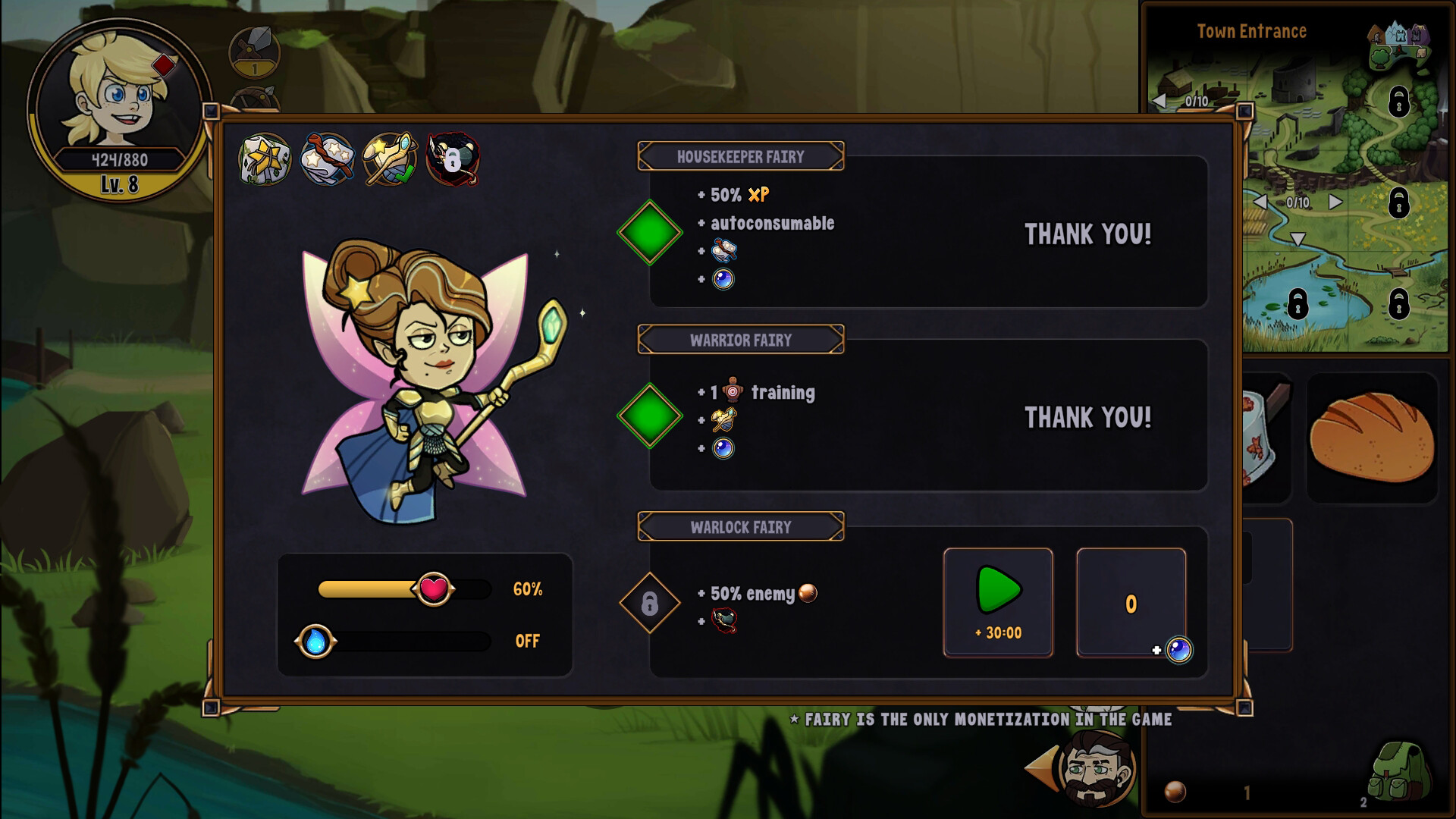
Task: Click THANK YOU under Housekeeper Fairy
Action: pyautogui.click(x=1088, y=235)
